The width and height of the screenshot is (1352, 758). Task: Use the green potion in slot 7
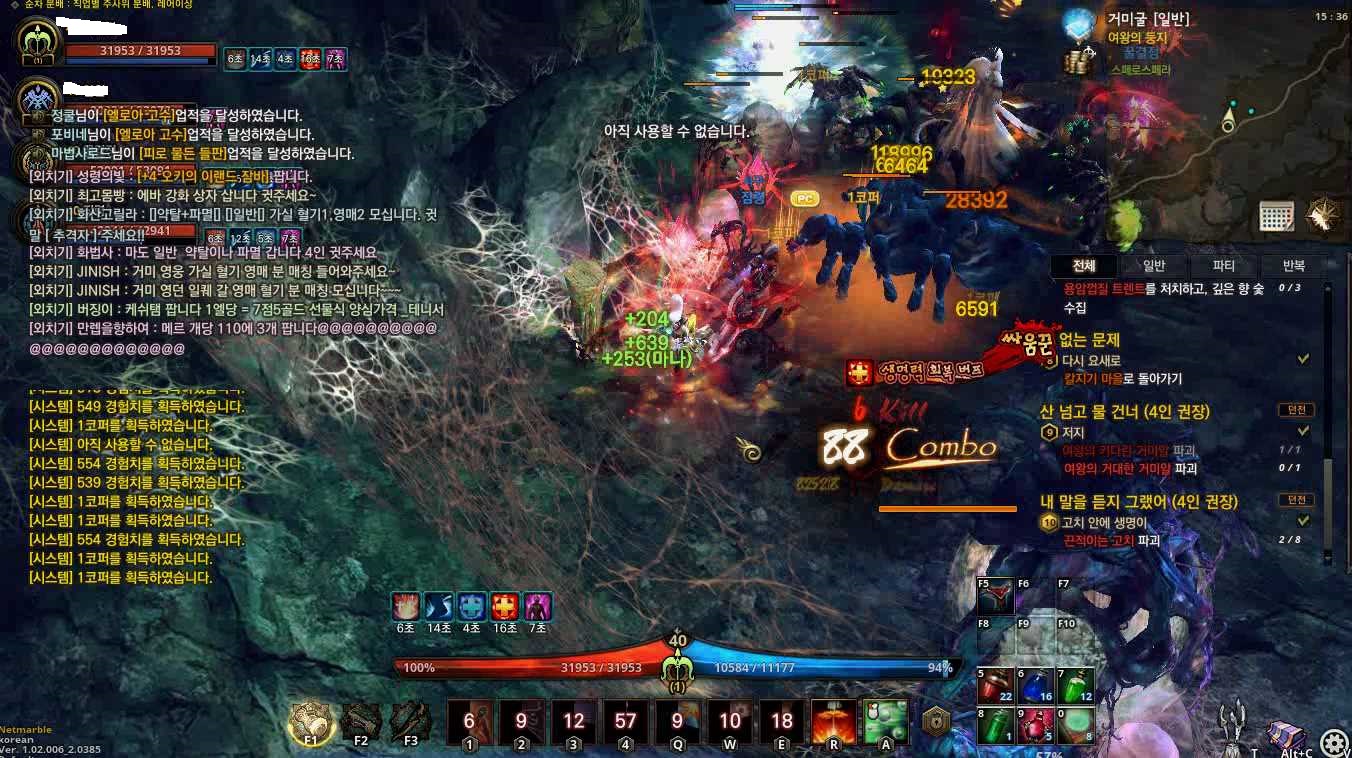1075,686
